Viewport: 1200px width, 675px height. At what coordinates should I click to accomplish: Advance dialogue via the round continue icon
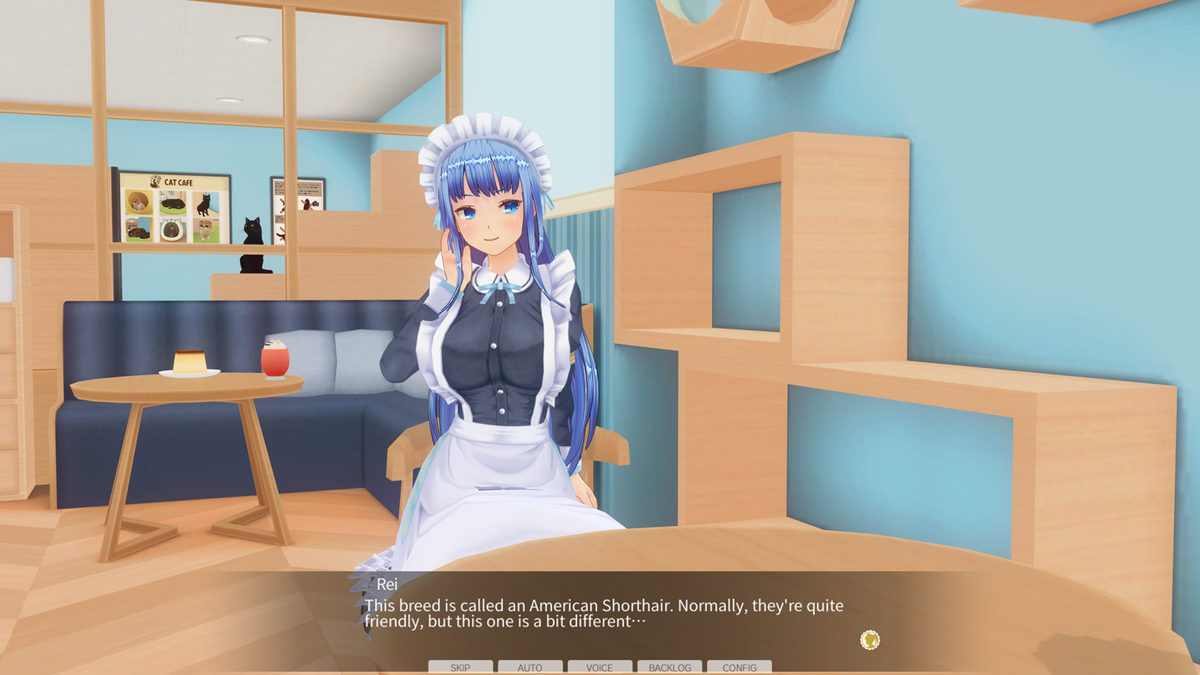870,640
